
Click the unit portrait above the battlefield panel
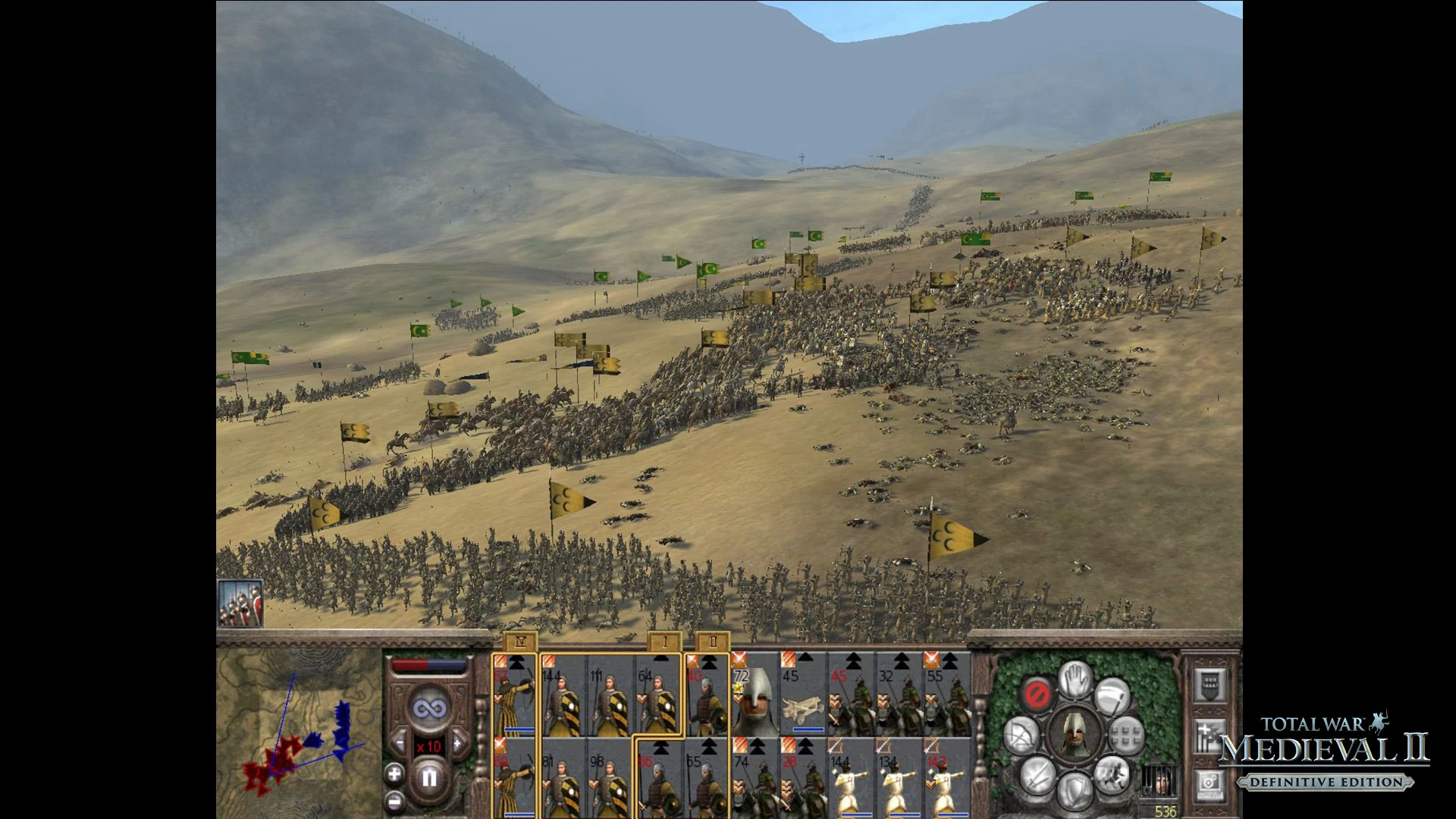[240, 604]
